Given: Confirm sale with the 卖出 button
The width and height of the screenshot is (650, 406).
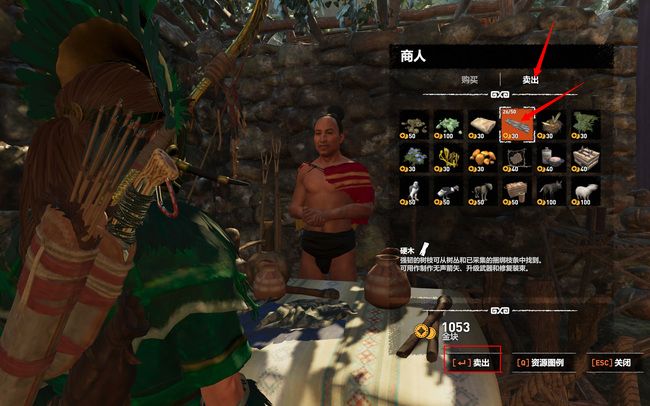Looking at the screenshot, I should [471, 362].
